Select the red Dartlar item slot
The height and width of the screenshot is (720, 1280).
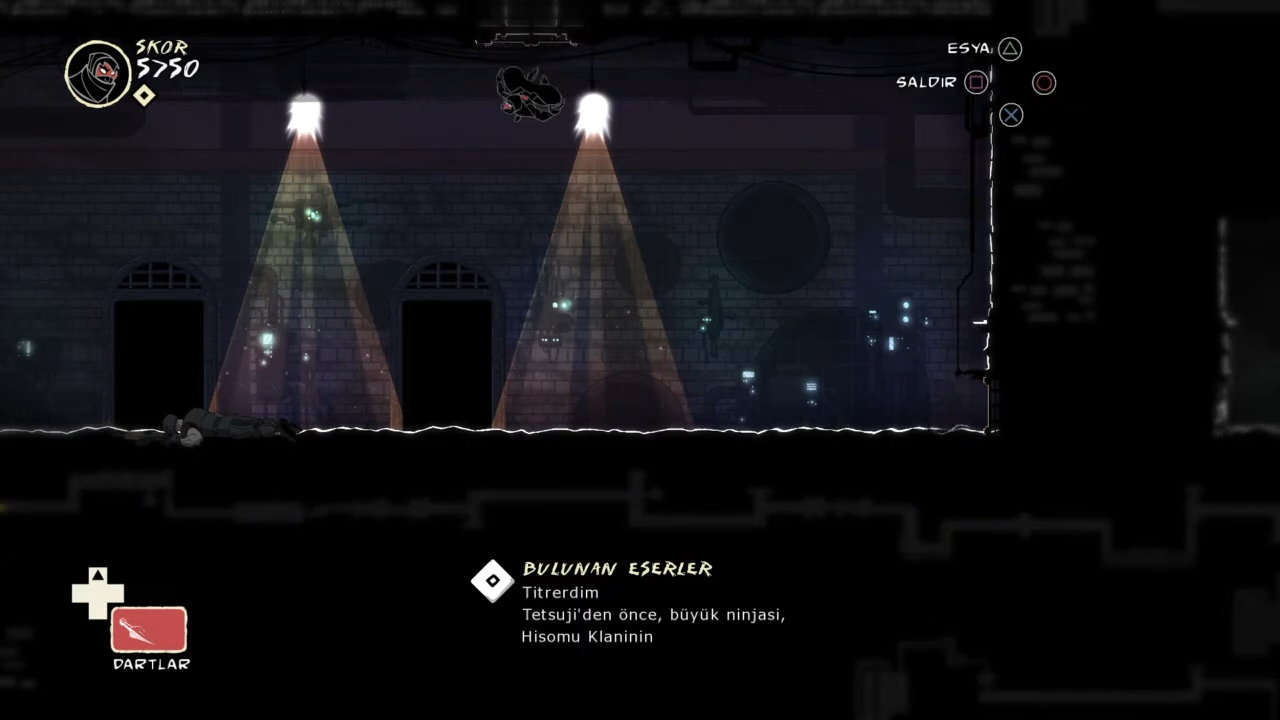[148, 630]
